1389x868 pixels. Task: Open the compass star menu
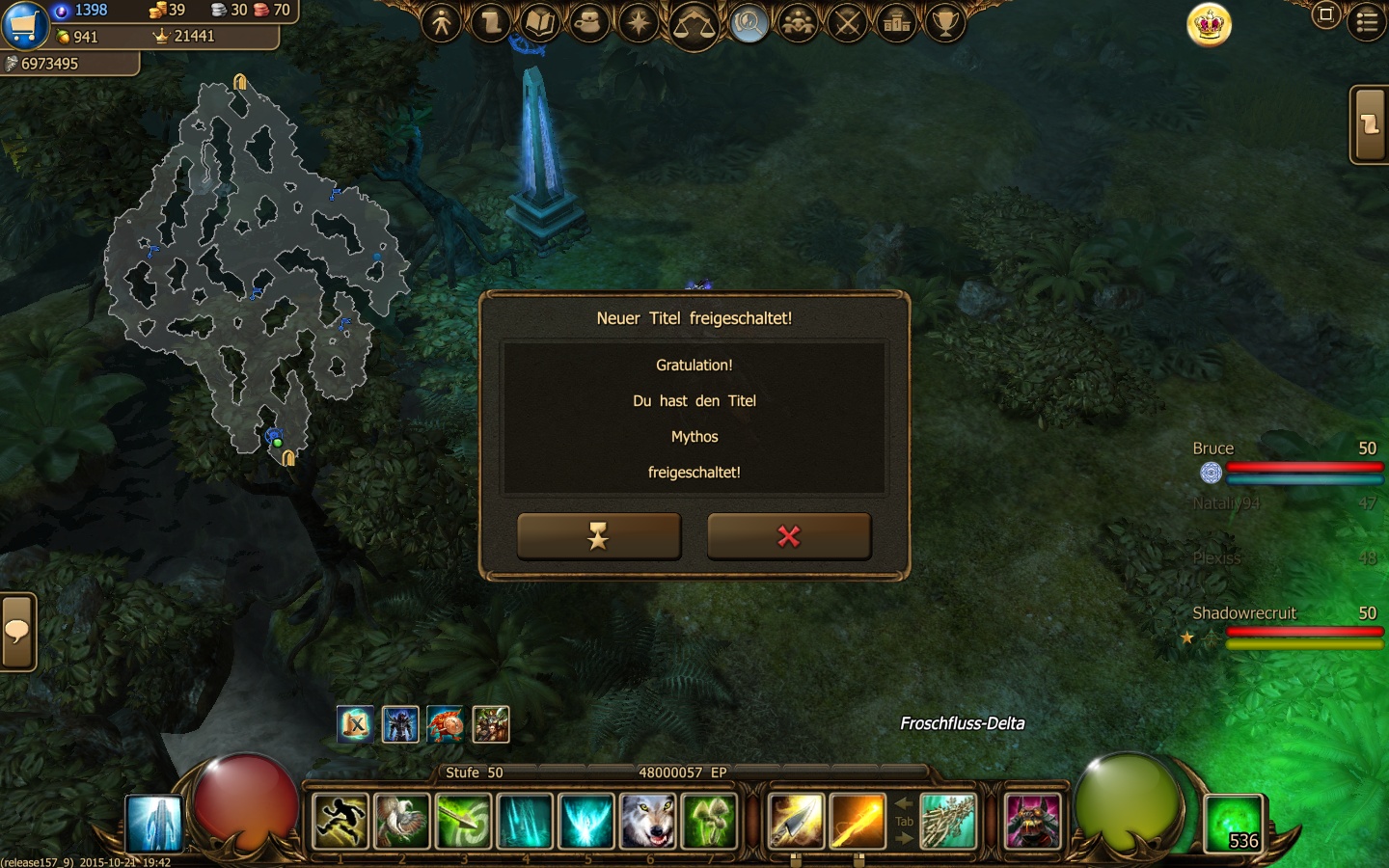point(639,22)
